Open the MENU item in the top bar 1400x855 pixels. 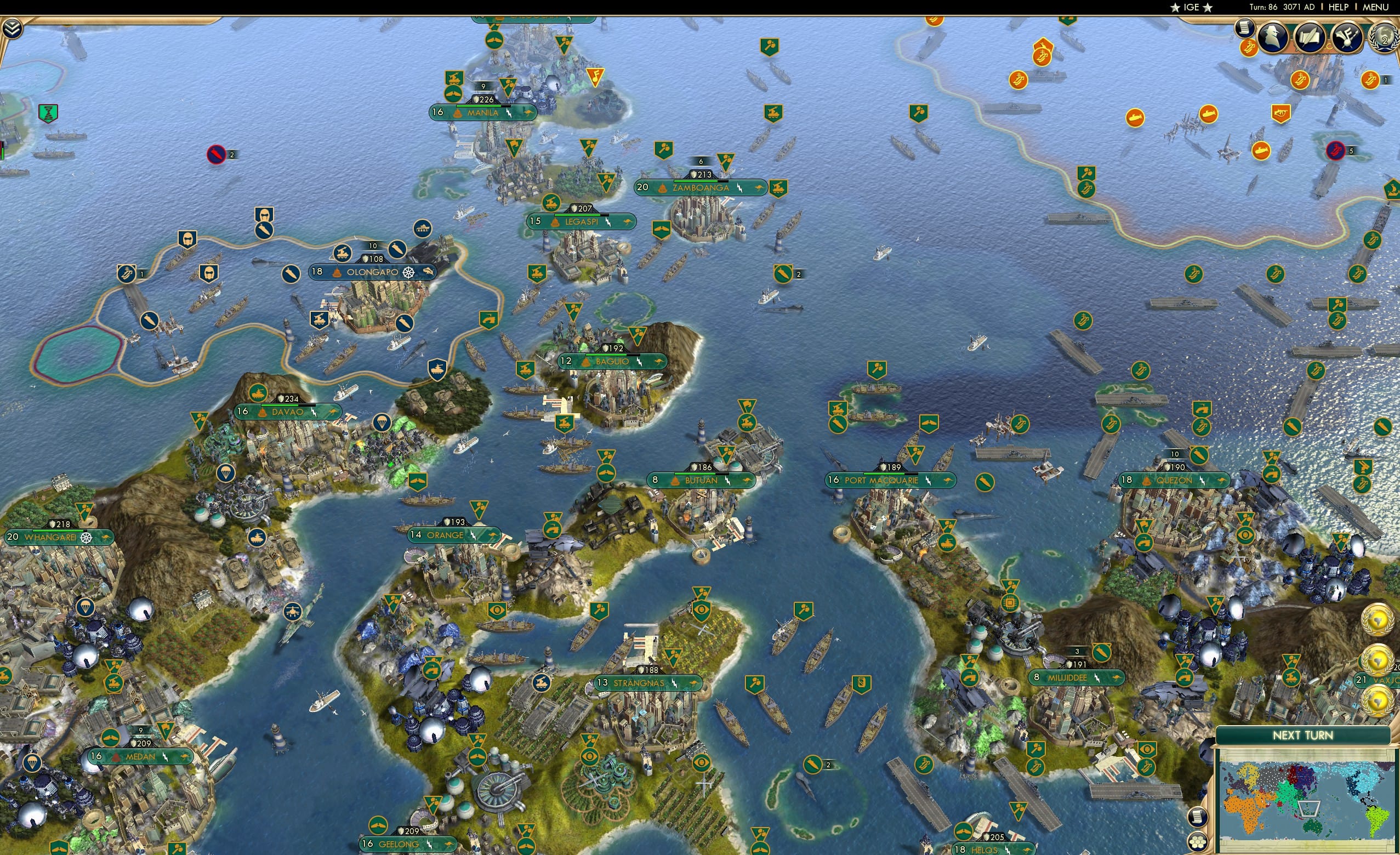1375,7
